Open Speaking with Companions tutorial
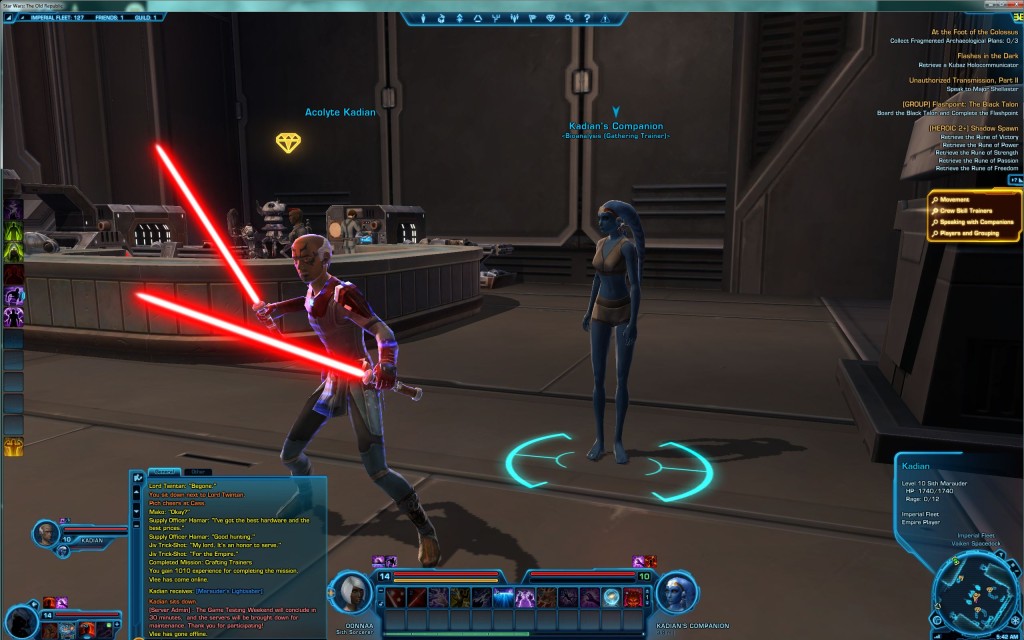 pyautogui.click(x=977, y=222)
